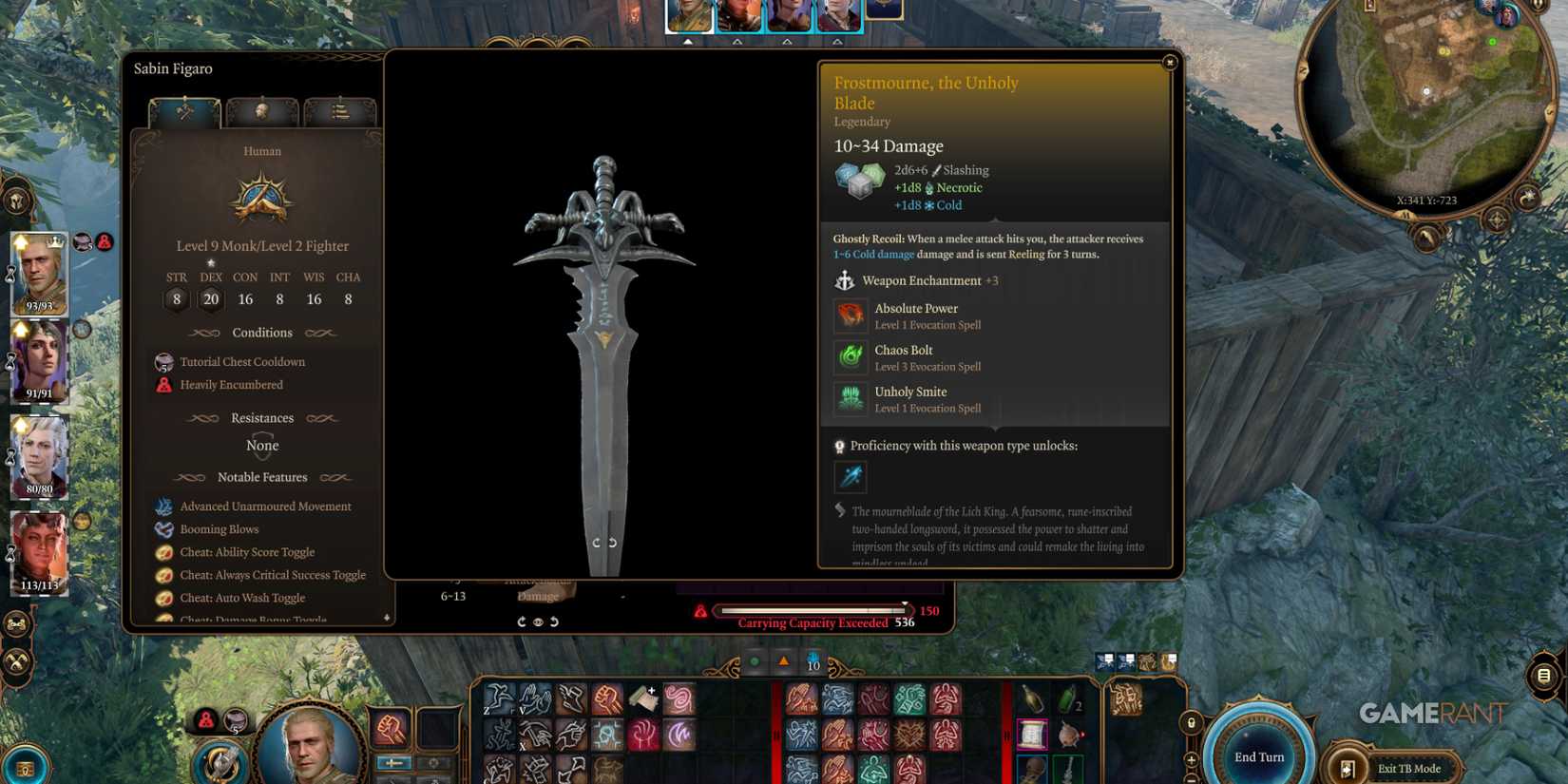Select the Z-keybound attack icon on the hotbar
Image resolution: width=1568 pixels, height=784 pixels.
(499, 697)
